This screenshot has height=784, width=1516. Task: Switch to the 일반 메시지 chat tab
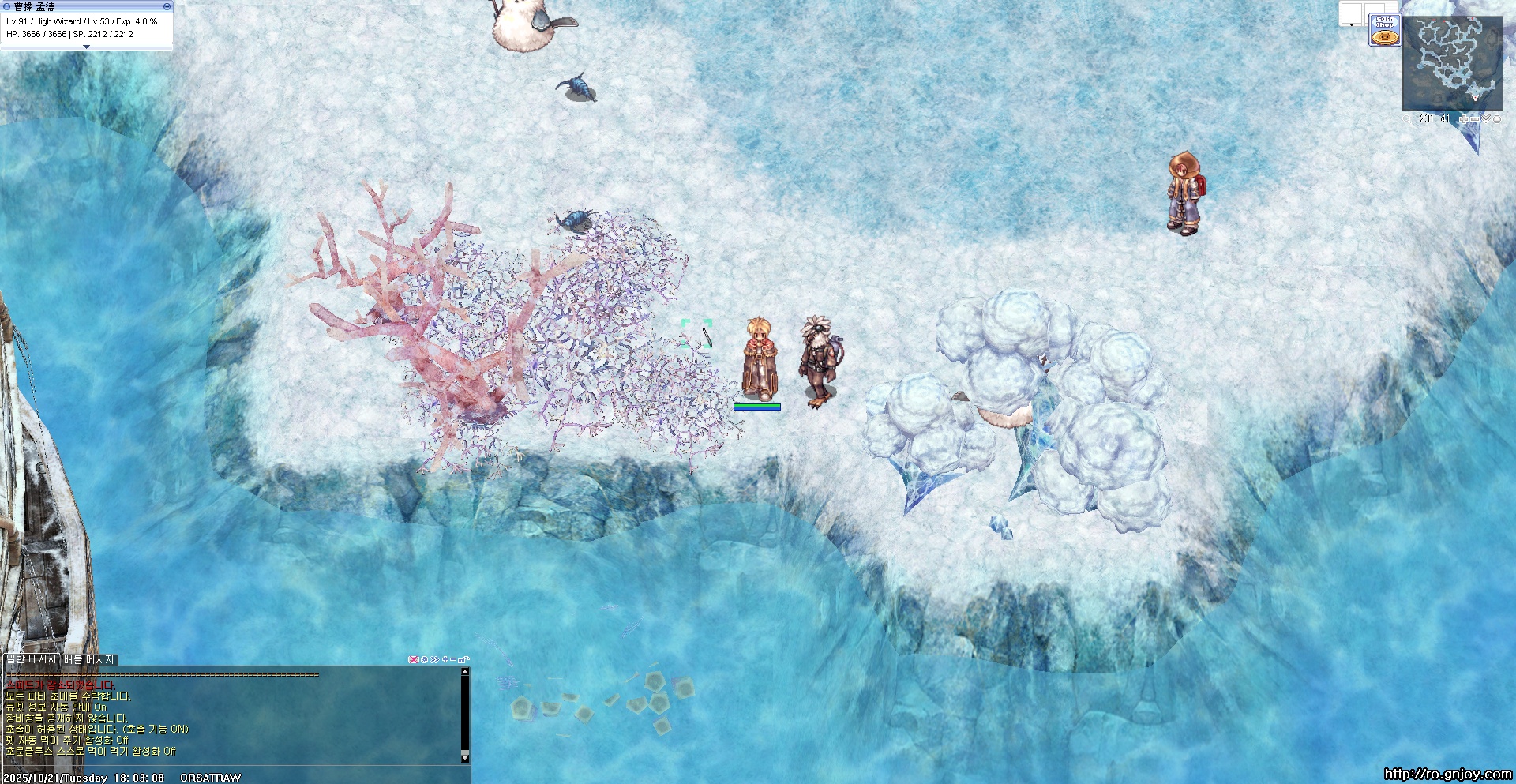pyautogui.click(x=31, y=659)
